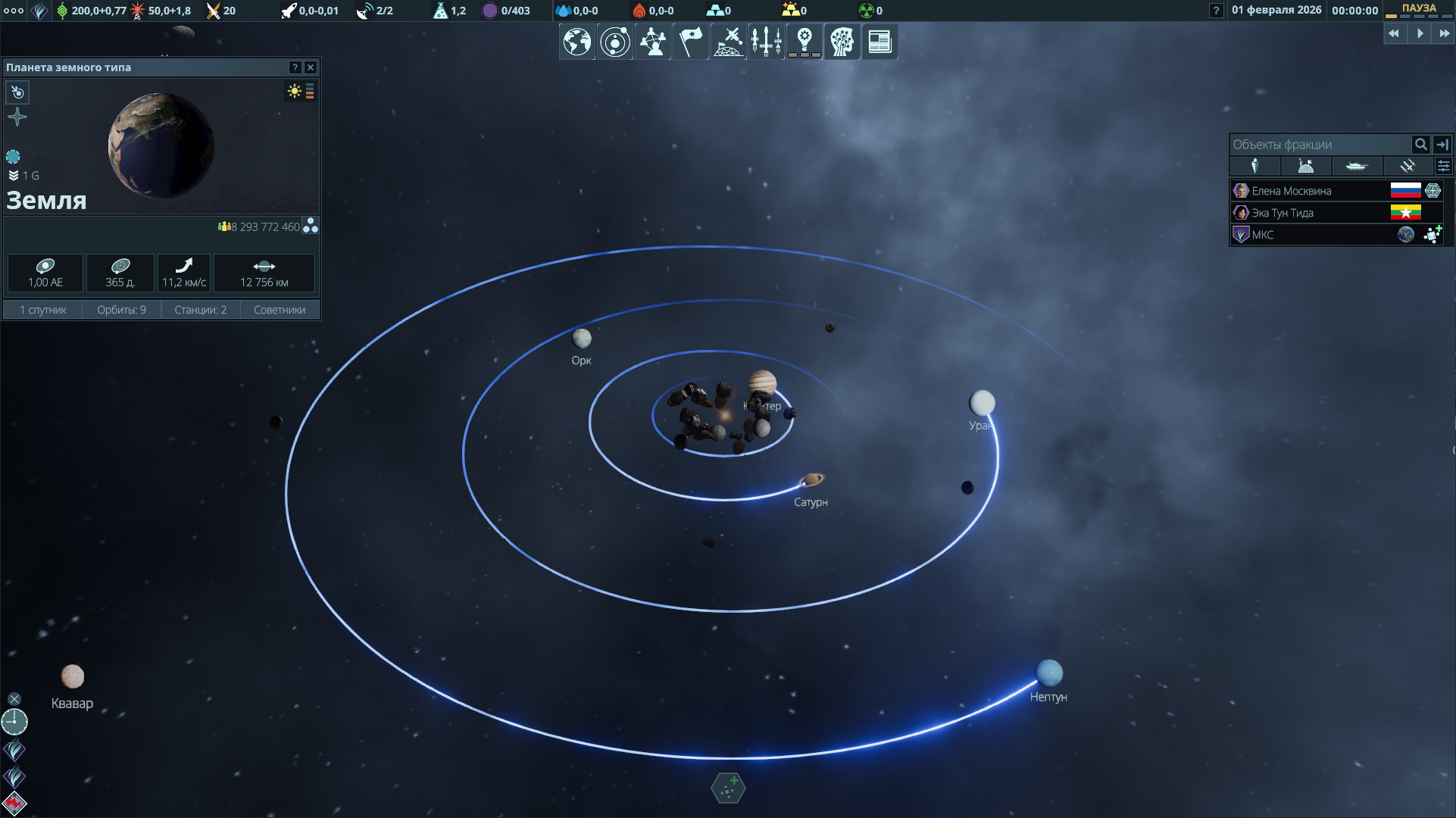Open the newspaper intel screen
This screenshot has height=818, width=1456.
pyautogui.click(x=879, y=42)
